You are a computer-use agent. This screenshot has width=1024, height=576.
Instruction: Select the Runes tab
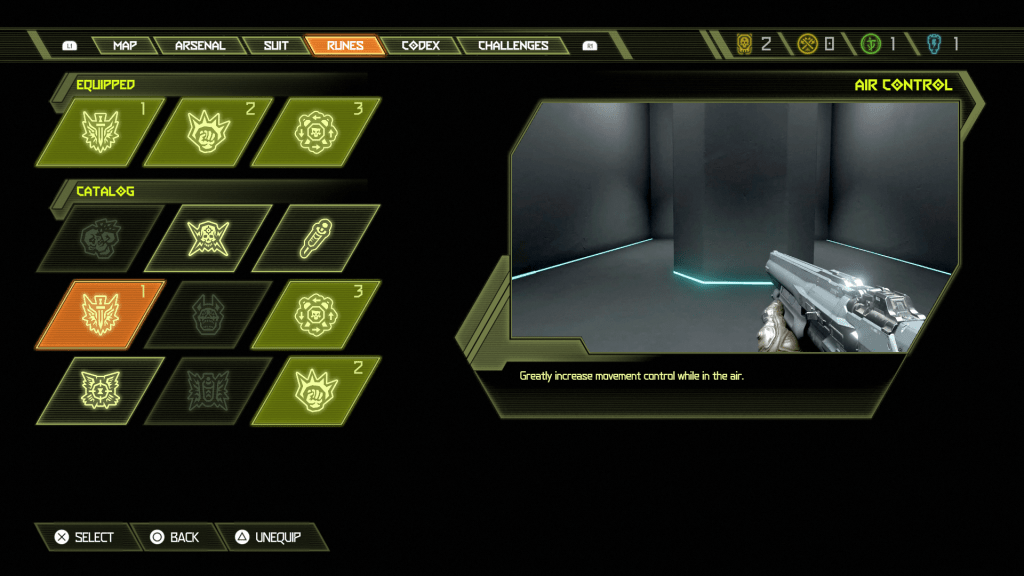point(345,45)
